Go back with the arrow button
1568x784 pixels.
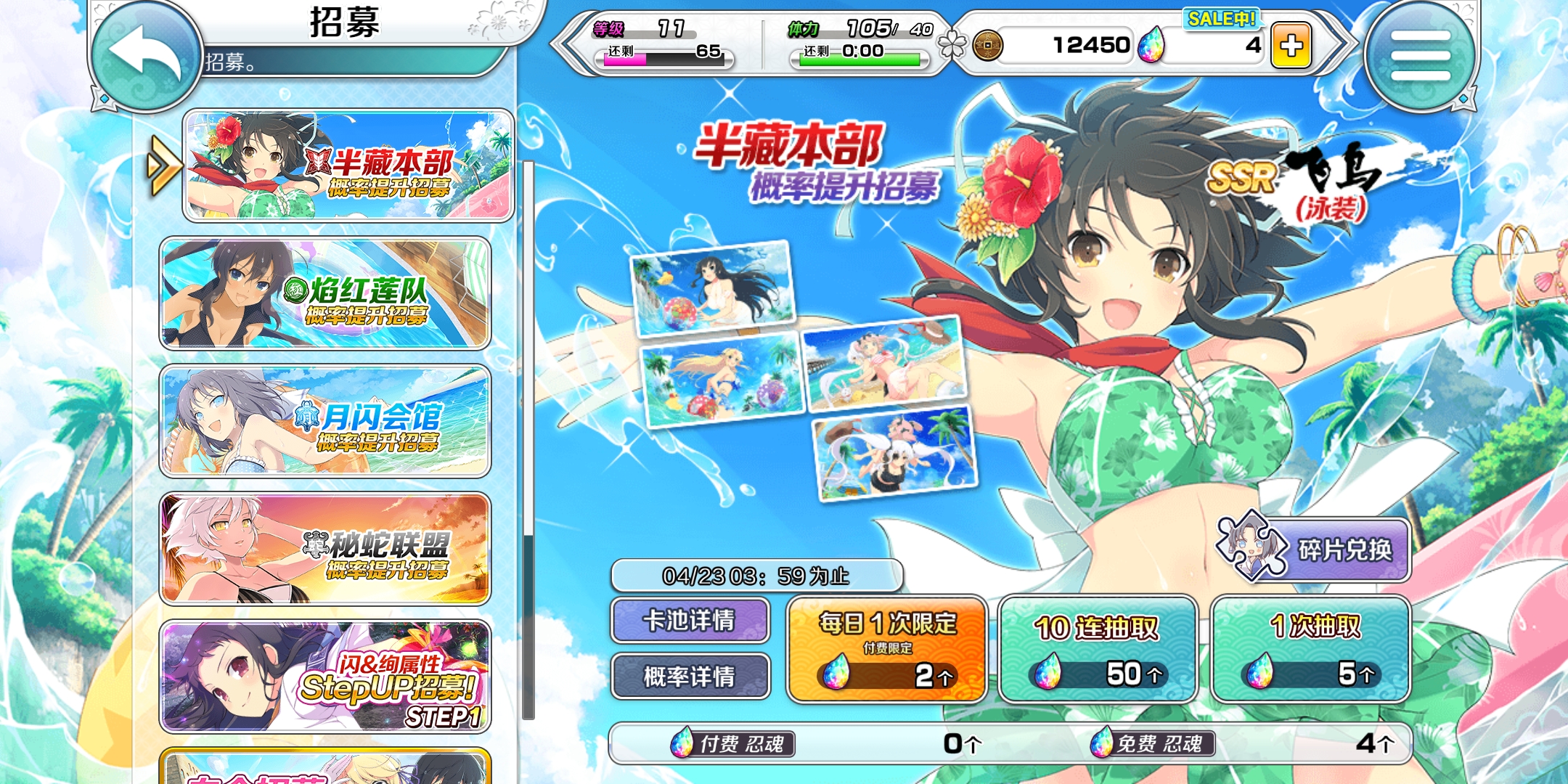tap(145, 54)
